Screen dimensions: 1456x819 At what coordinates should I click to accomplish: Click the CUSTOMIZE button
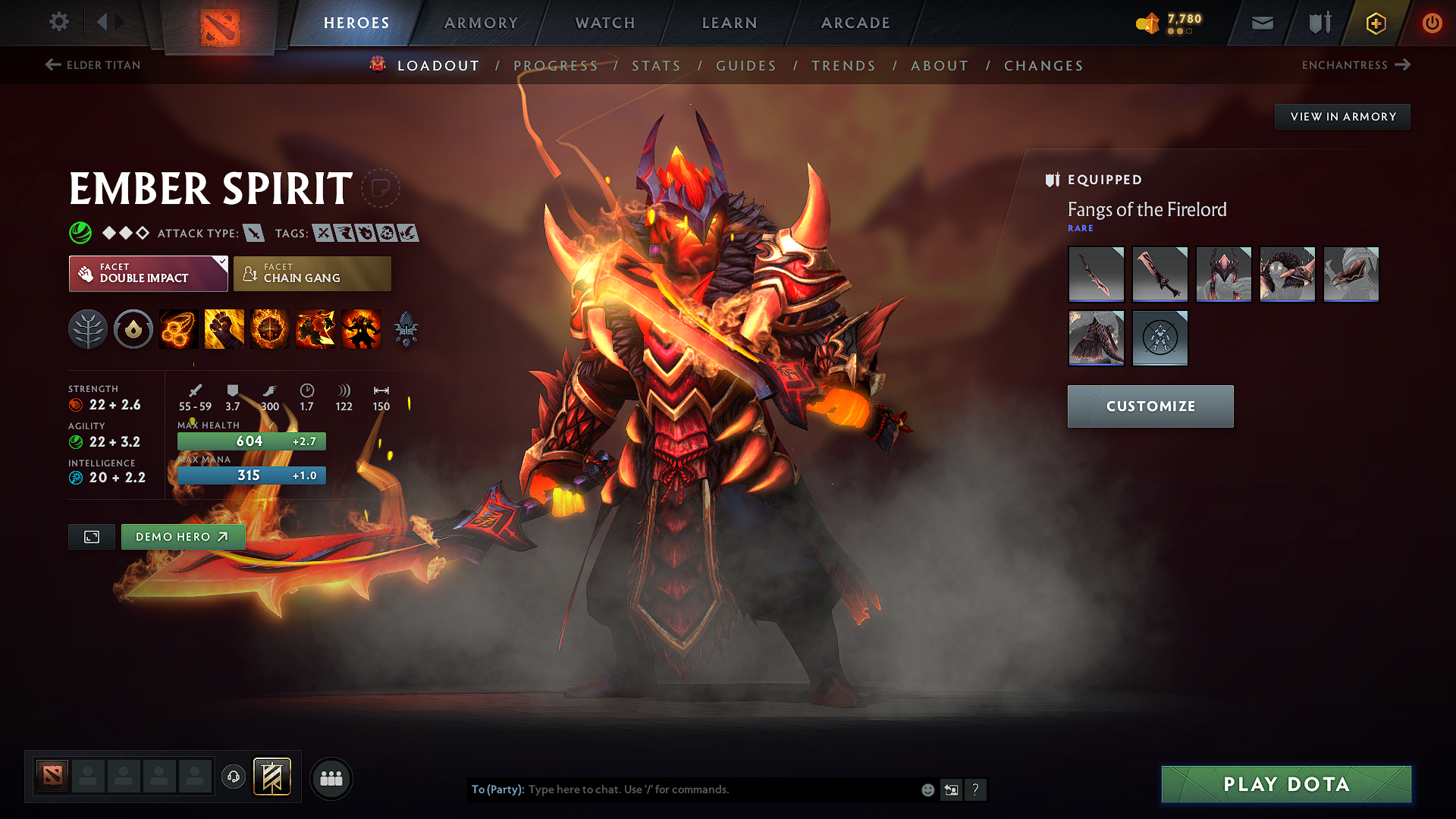[1150, 406]
